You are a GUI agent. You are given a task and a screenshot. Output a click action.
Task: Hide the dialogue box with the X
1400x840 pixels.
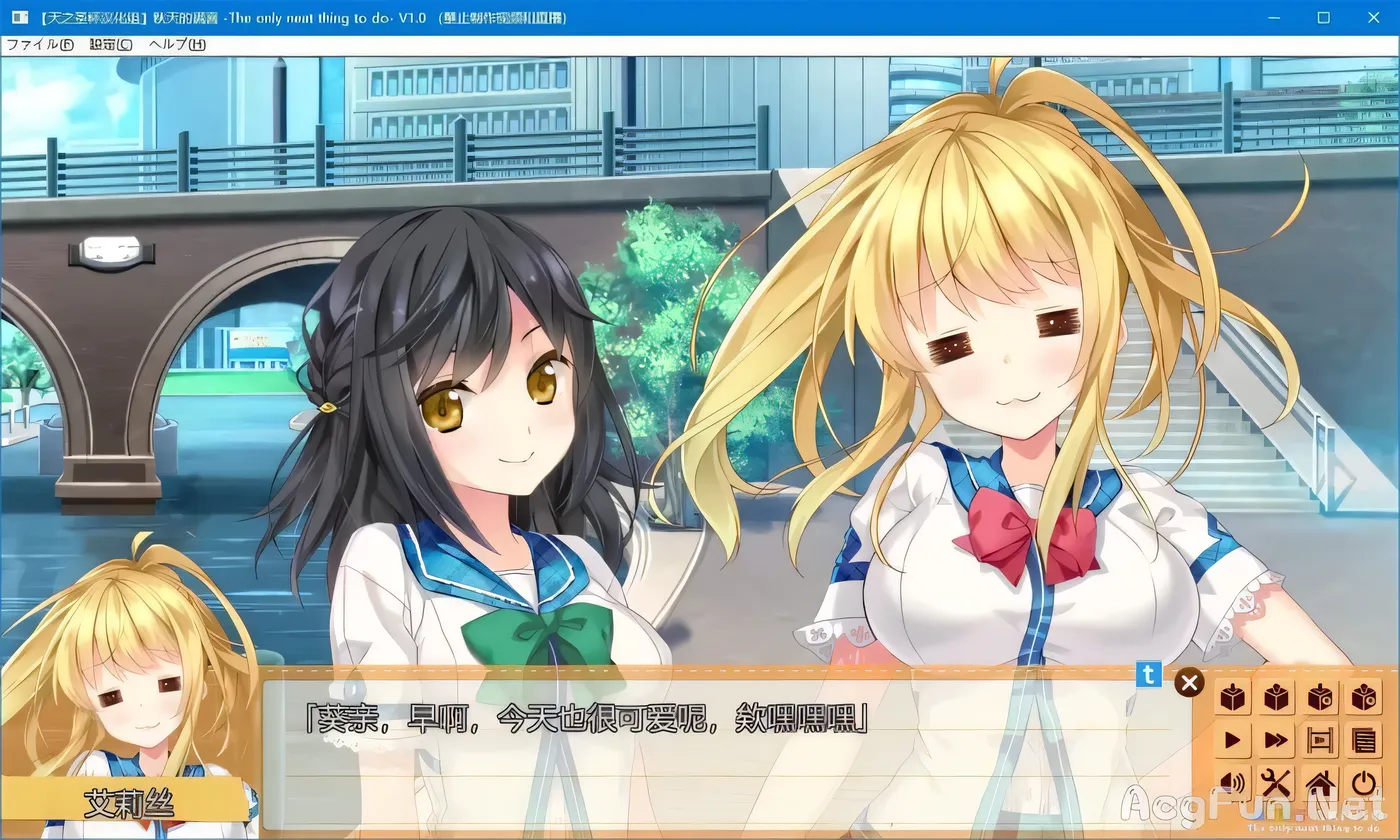pos(1189,682)
